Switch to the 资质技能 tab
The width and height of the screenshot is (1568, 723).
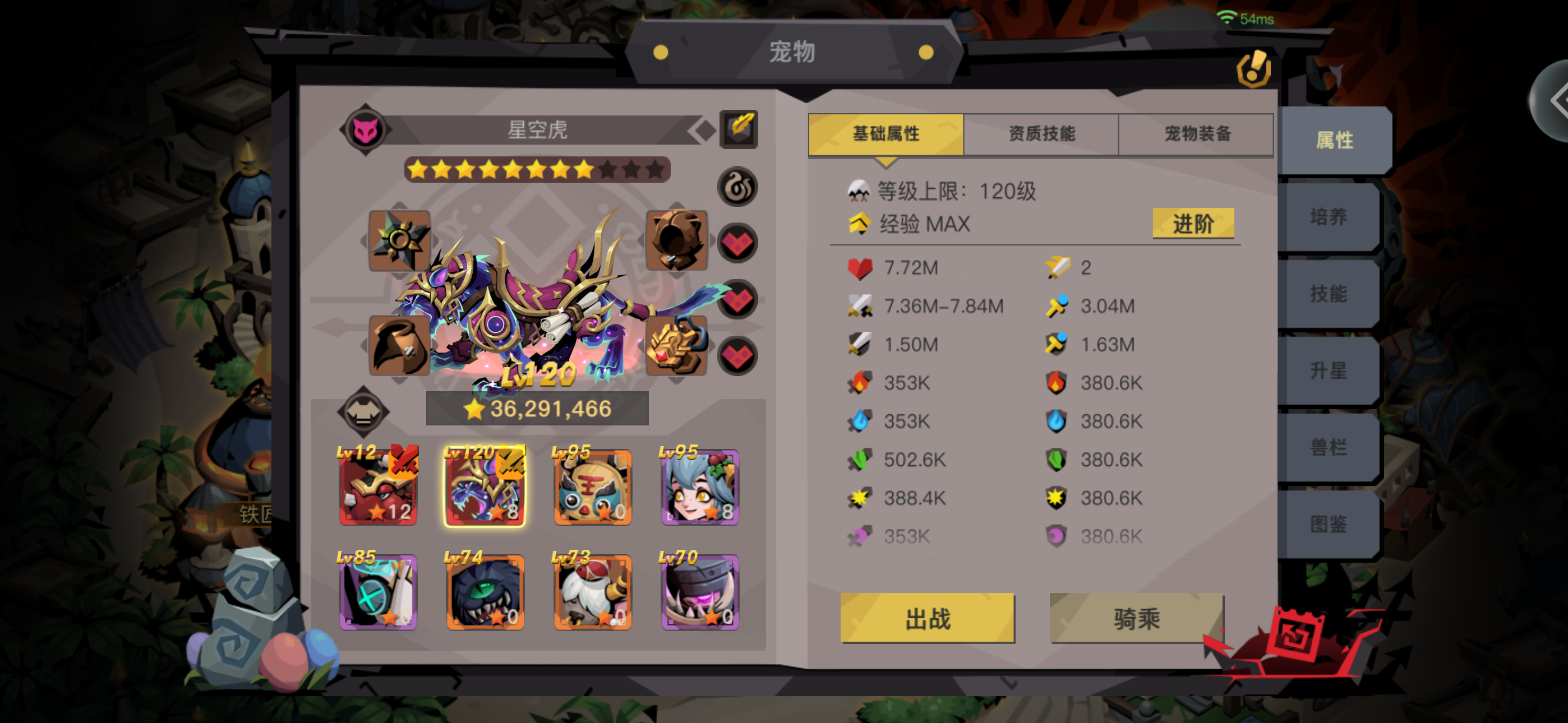tap(1041, 134)
